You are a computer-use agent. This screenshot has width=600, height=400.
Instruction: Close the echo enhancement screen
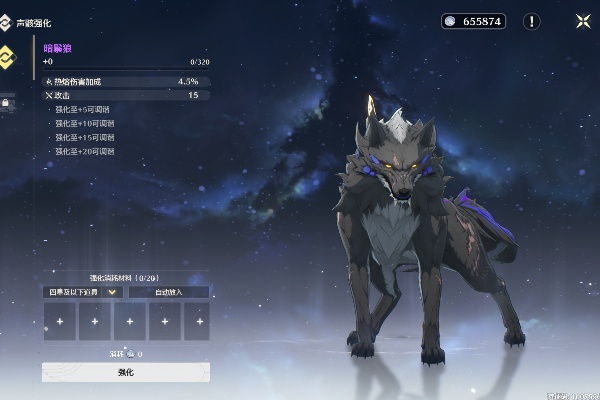583,21
